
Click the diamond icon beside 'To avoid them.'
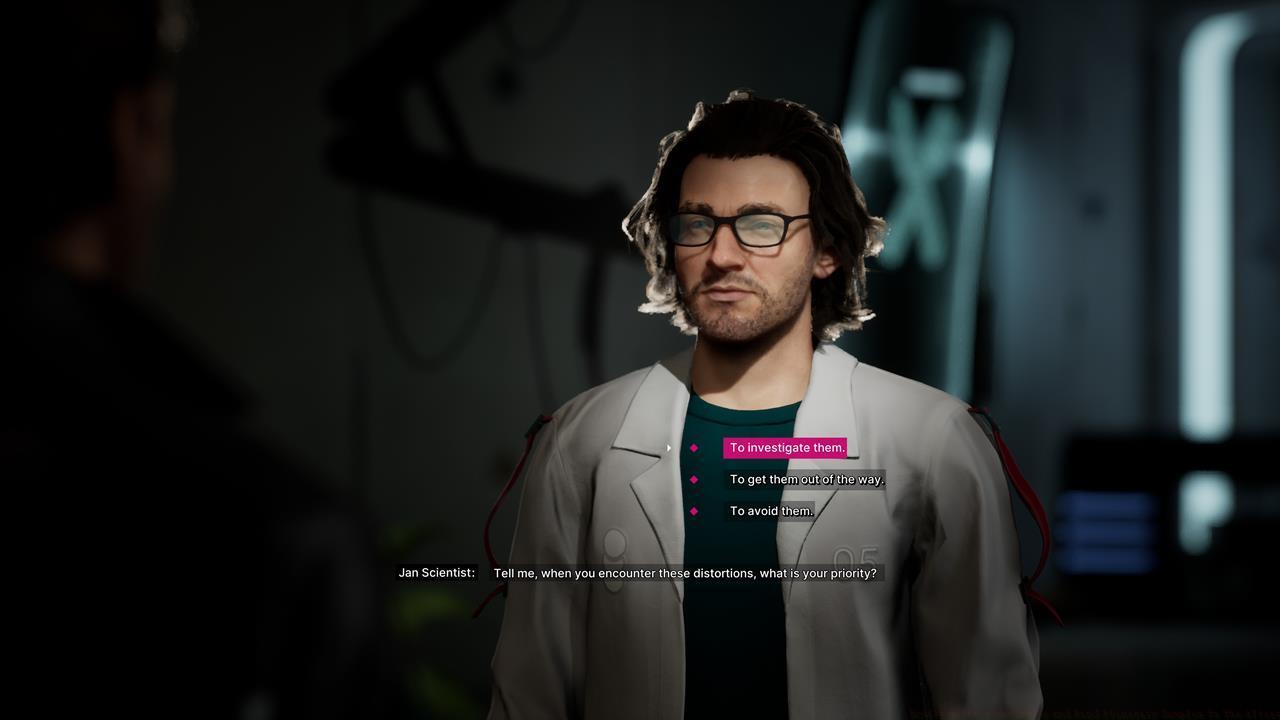click(694, 511)
